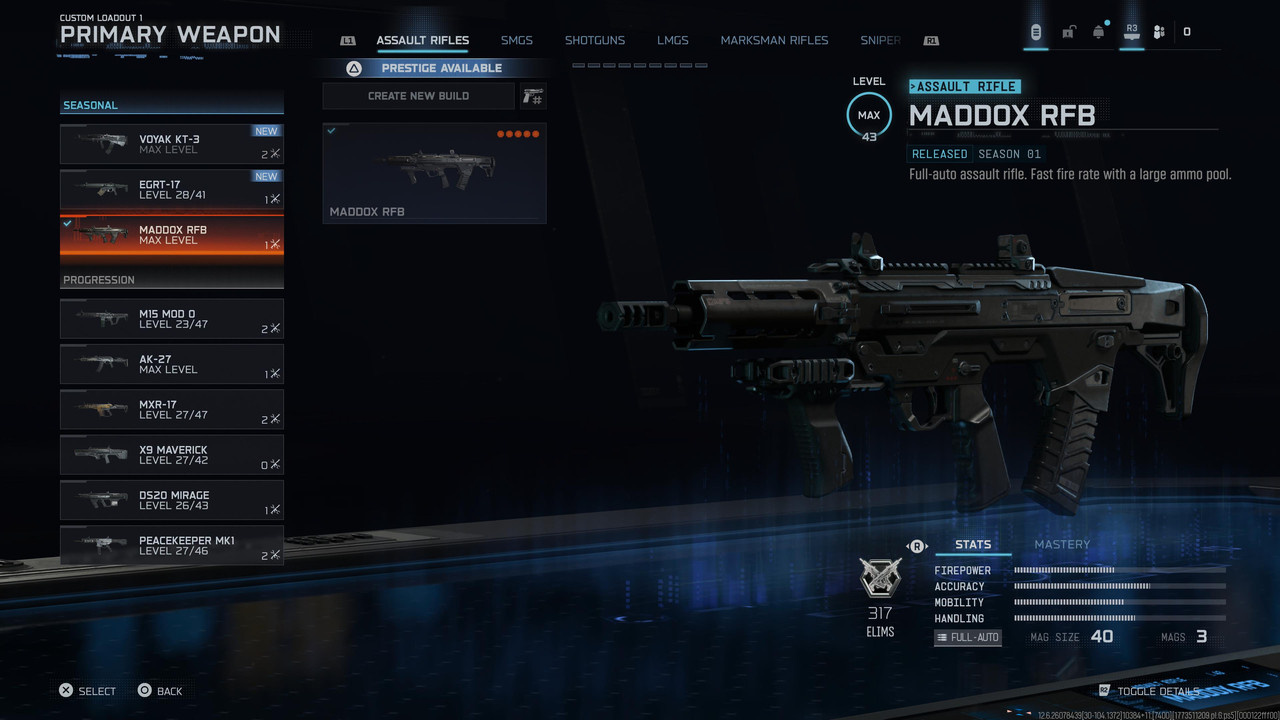This screenshot has width=1280, height=720.
Task: Select the Peacekeeper MK1 rifle
Action: pyautogui.click(x=171, y=545)
